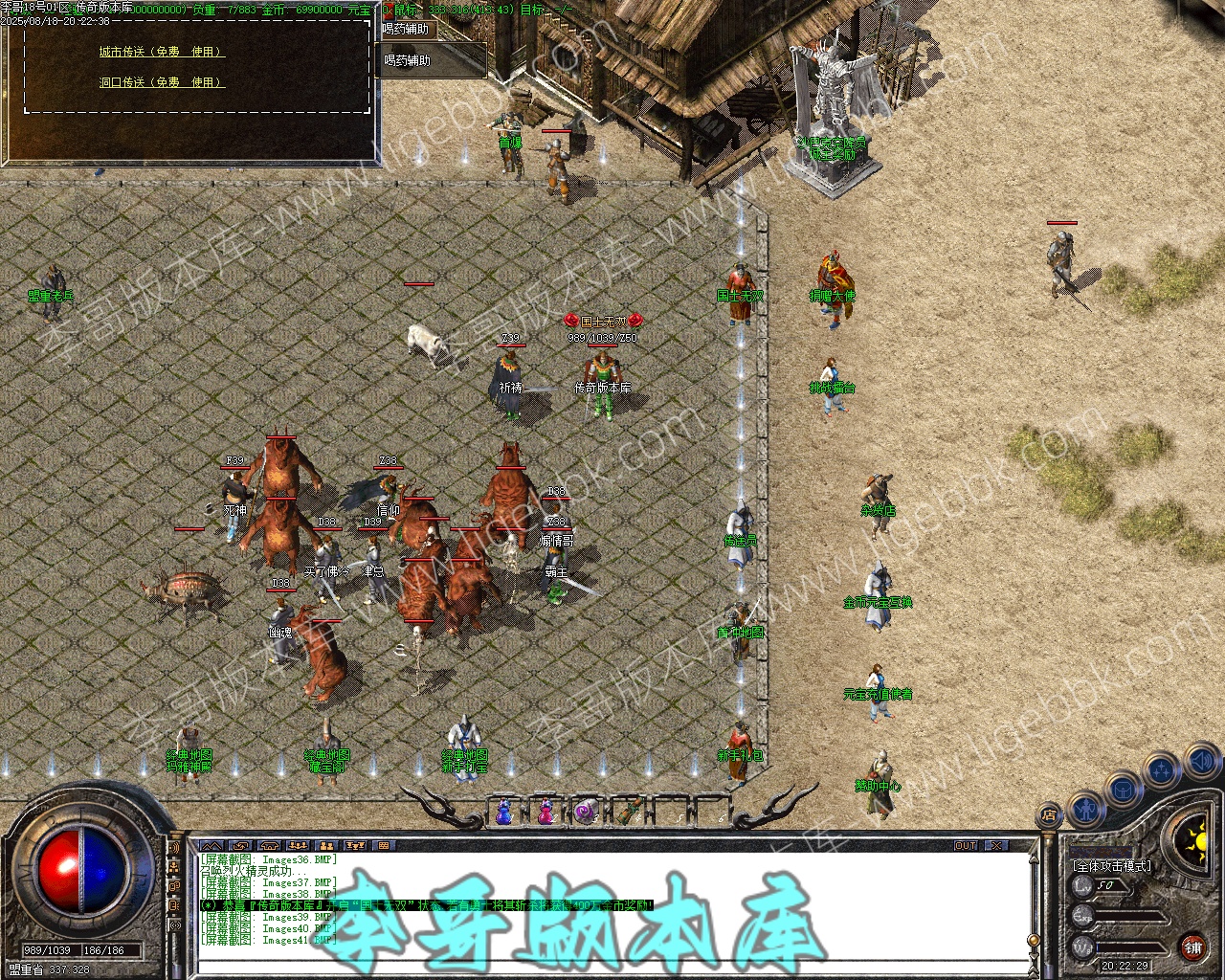This screenshot has width=1225, height=980.
Task: Open the 喝药辅助 potion assist button
Action: pyautogui.click(x=408, y=60)
